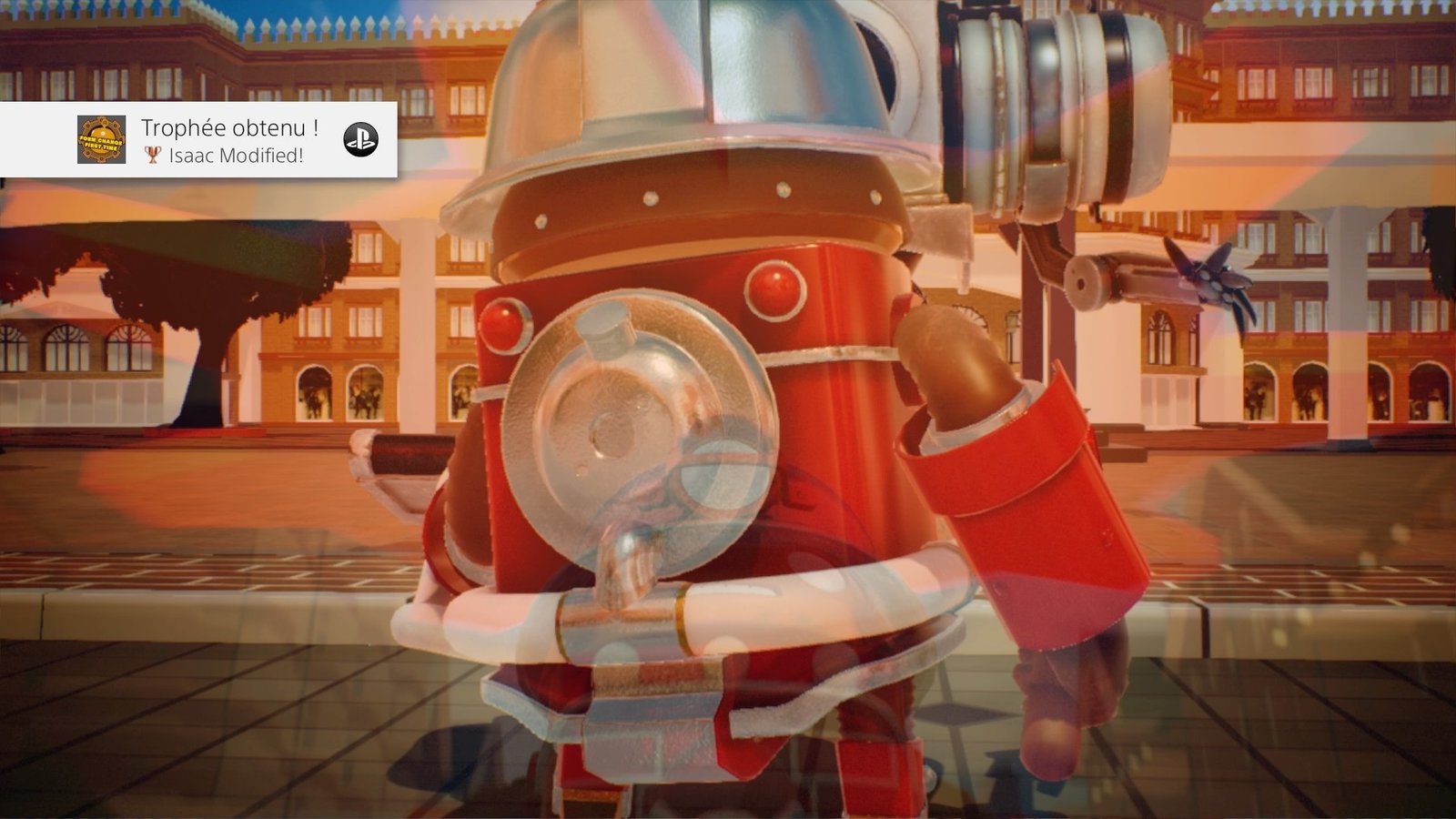Open the Isaac Modified trophy notification
Screen dimensions: 1456x819
tap(230, 140)
